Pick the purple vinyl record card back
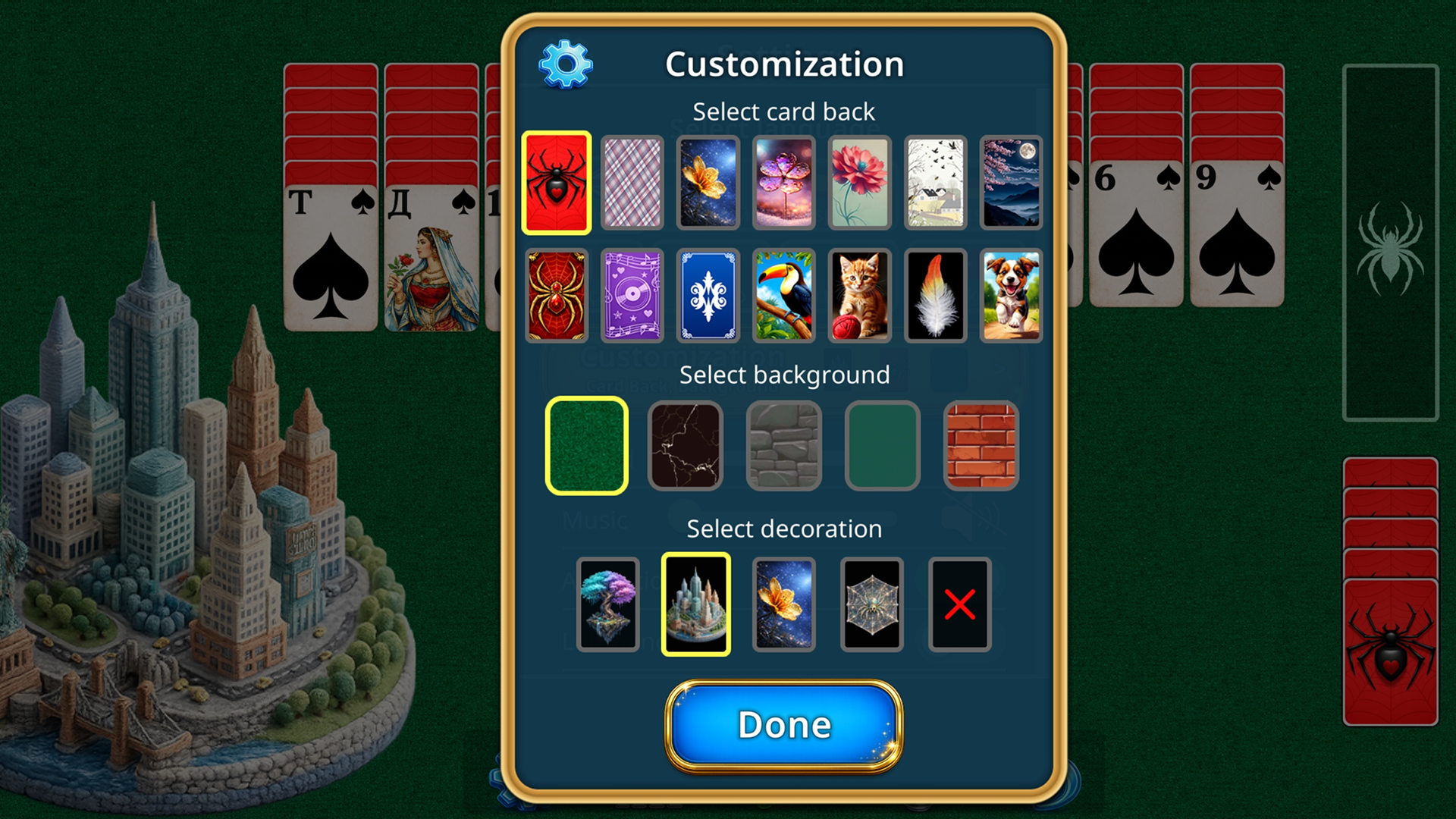Viewport: 1456px width, 819px height. coord(632,296)
